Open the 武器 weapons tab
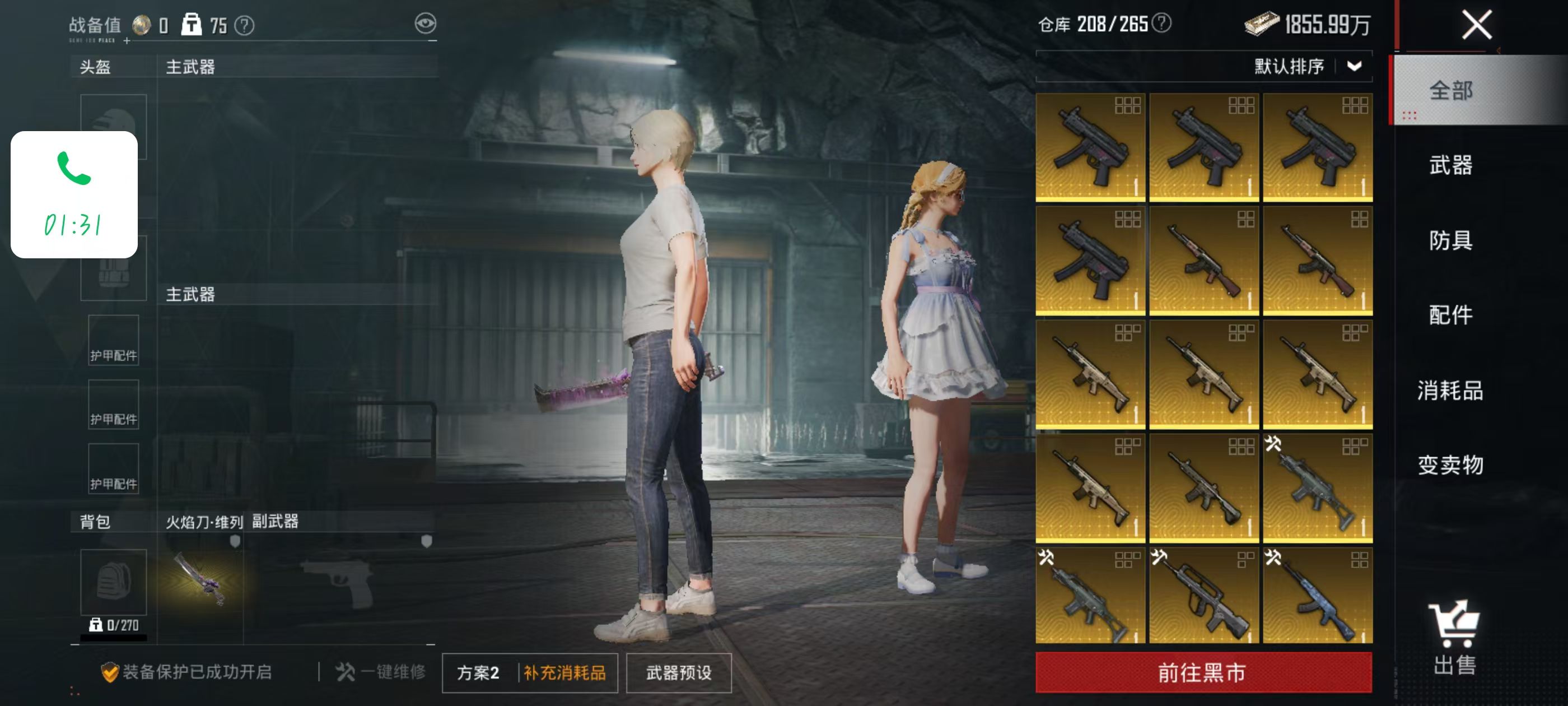Image resolution: width=1568 pixels, height=706 pixels. click(x=1450, y=165)
